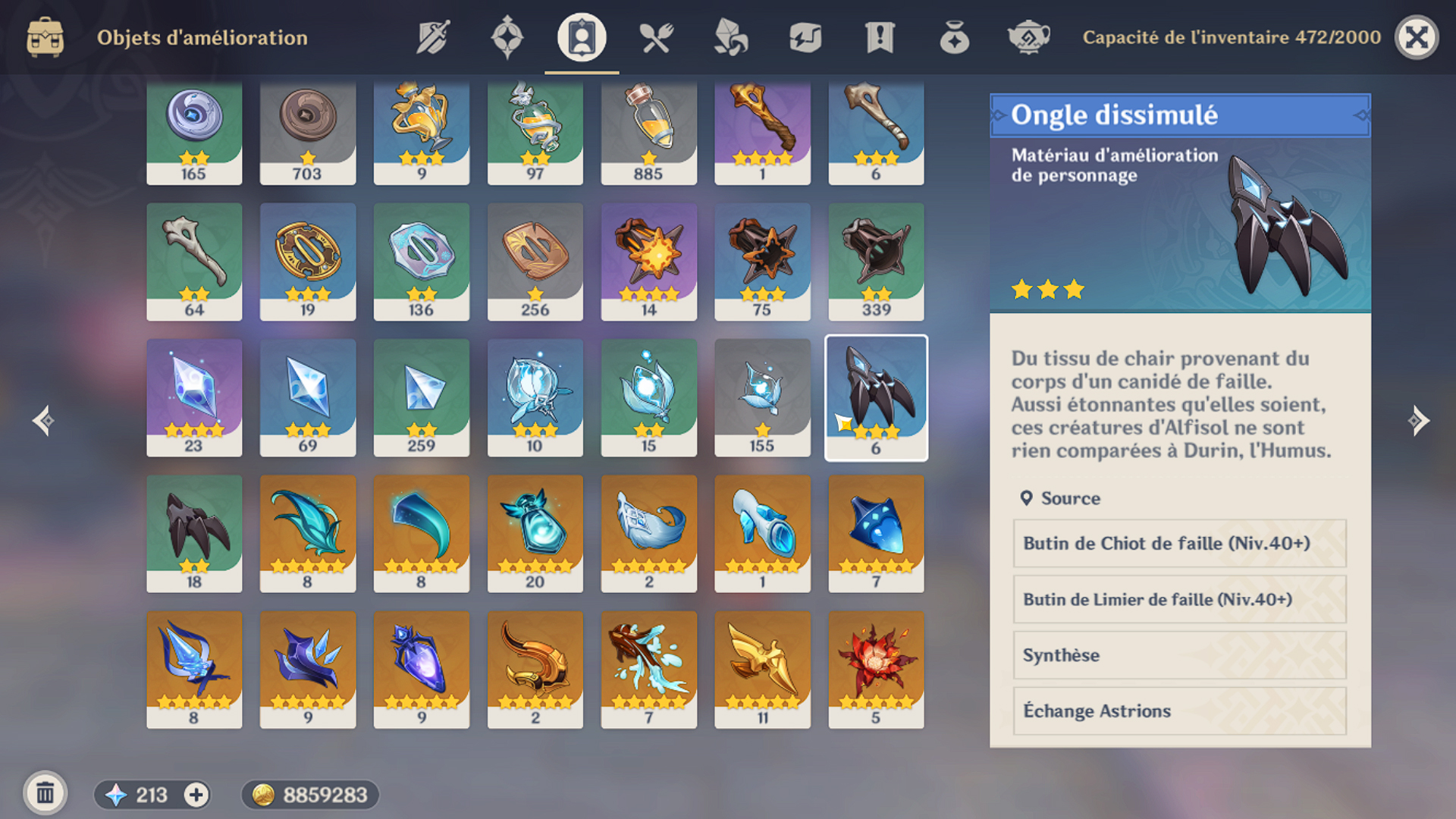Pick the red flower item with 5
The width and height of the screenshot is (1456, 819).
click(876, 669)
